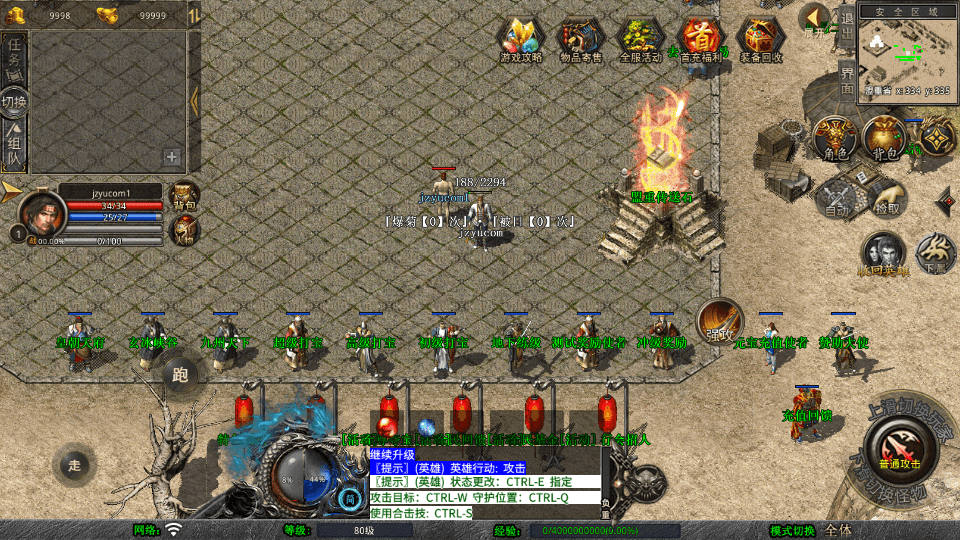Open the 首充福利 first-recharge bonus icon
The height and width of the screenshot is (540, 960).
click(701, 39)
